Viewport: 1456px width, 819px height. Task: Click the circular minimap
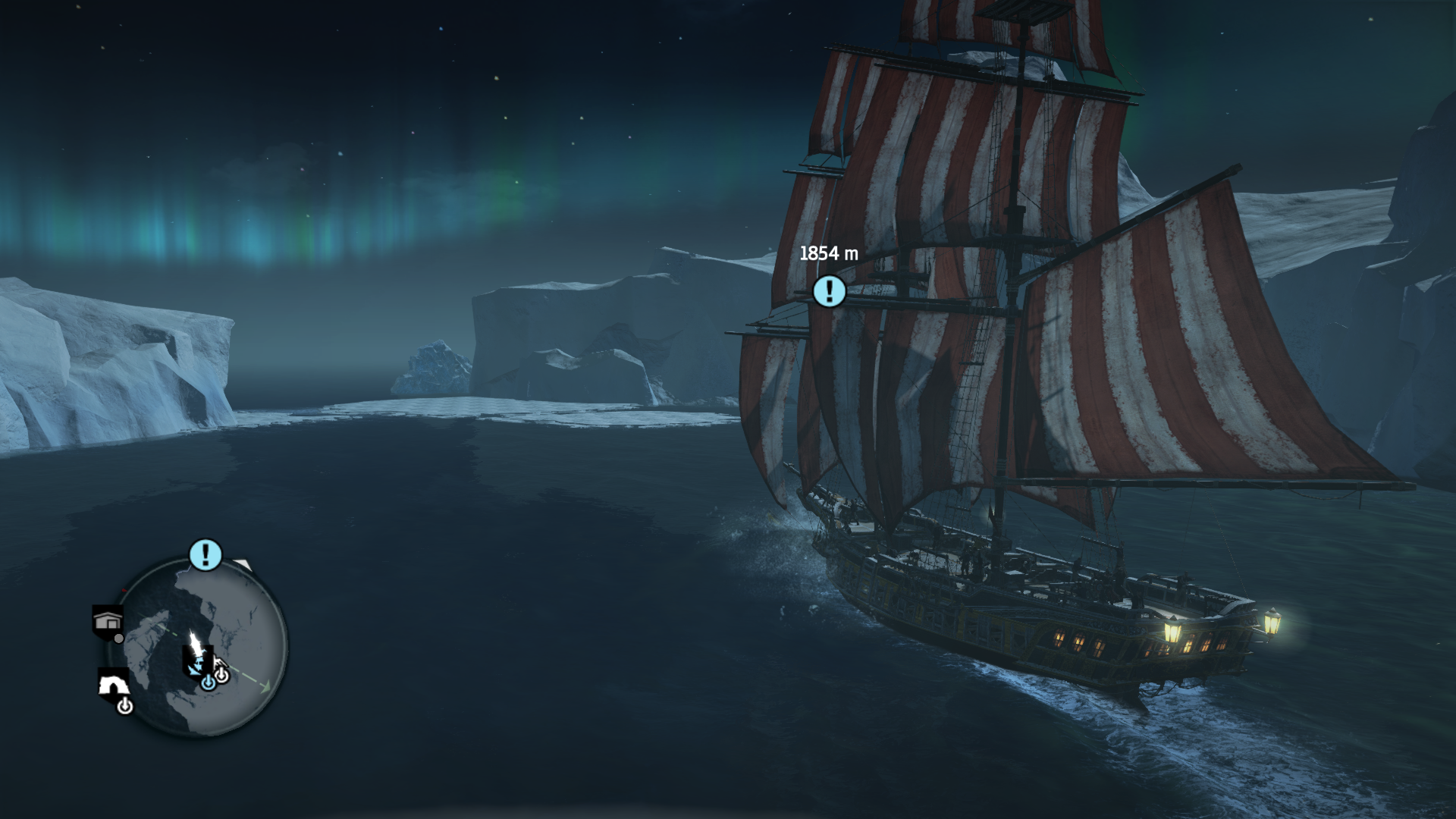(201, 647)
